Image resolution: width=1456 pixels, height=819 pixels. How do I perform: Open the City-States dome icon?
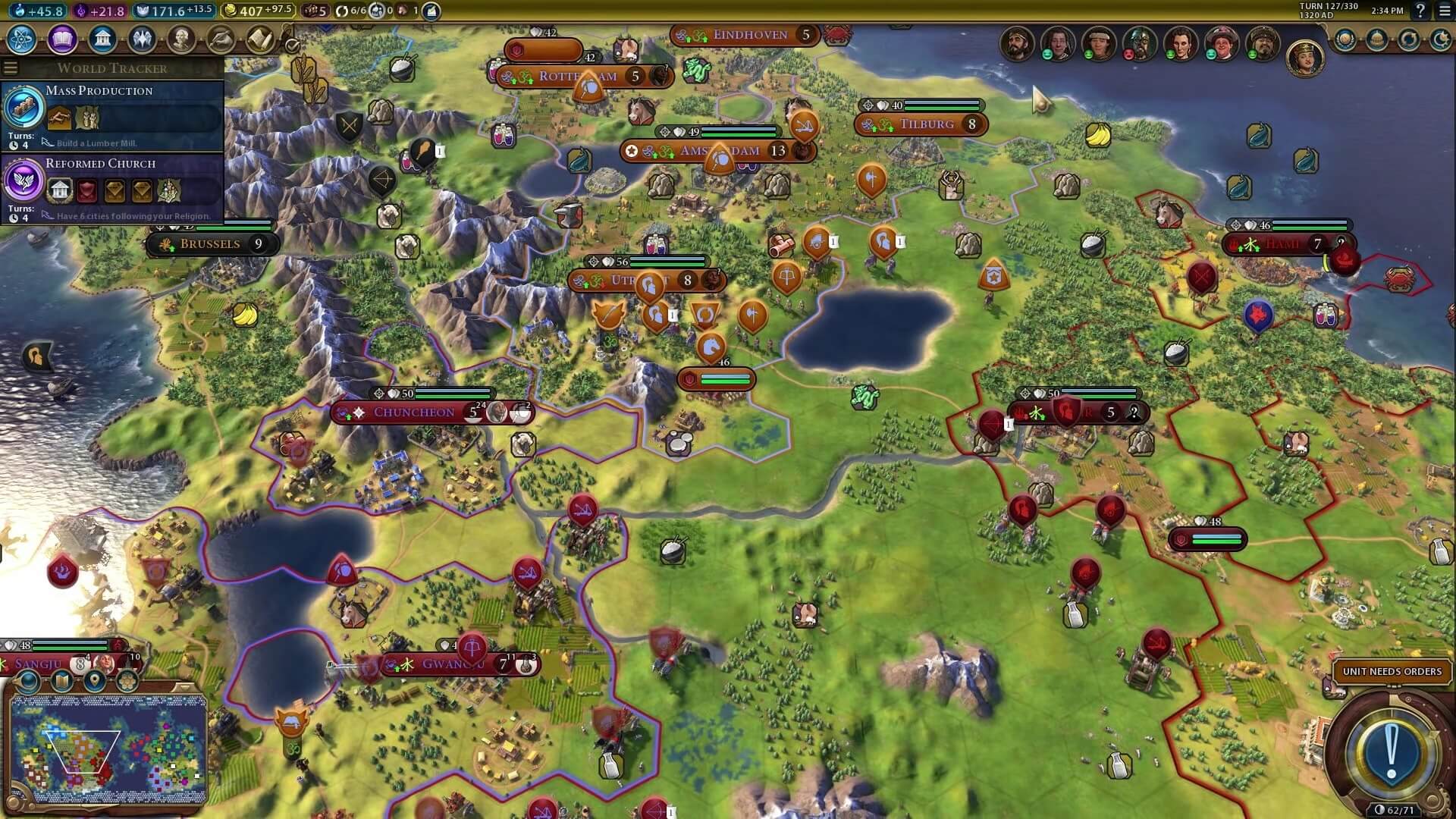click(x=1377, y=39)
